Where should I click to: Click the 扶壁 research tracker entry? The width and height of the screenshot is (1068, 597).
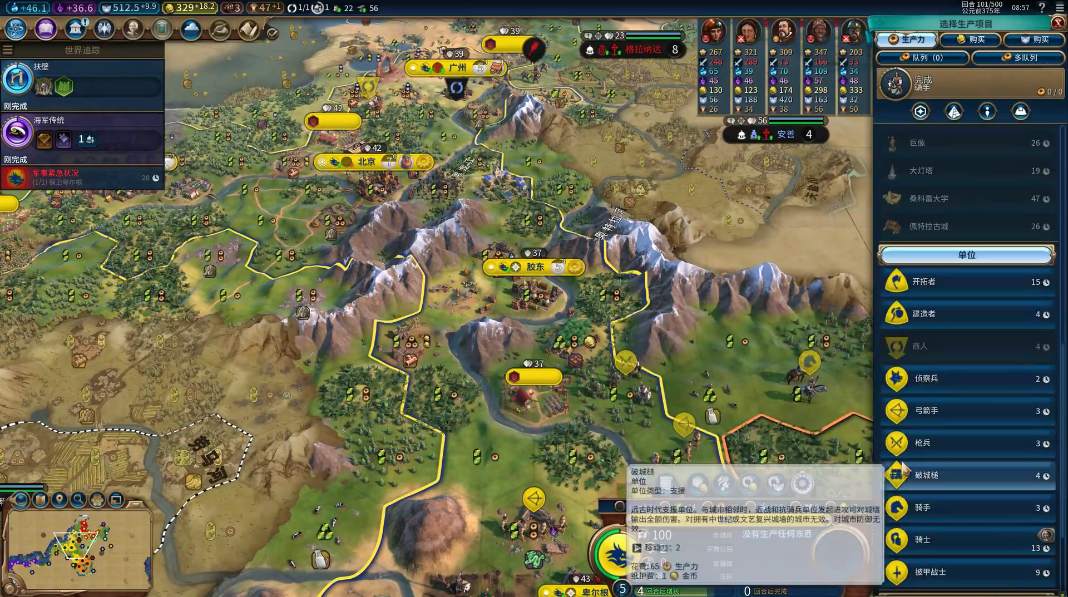(x=80, y=80)
